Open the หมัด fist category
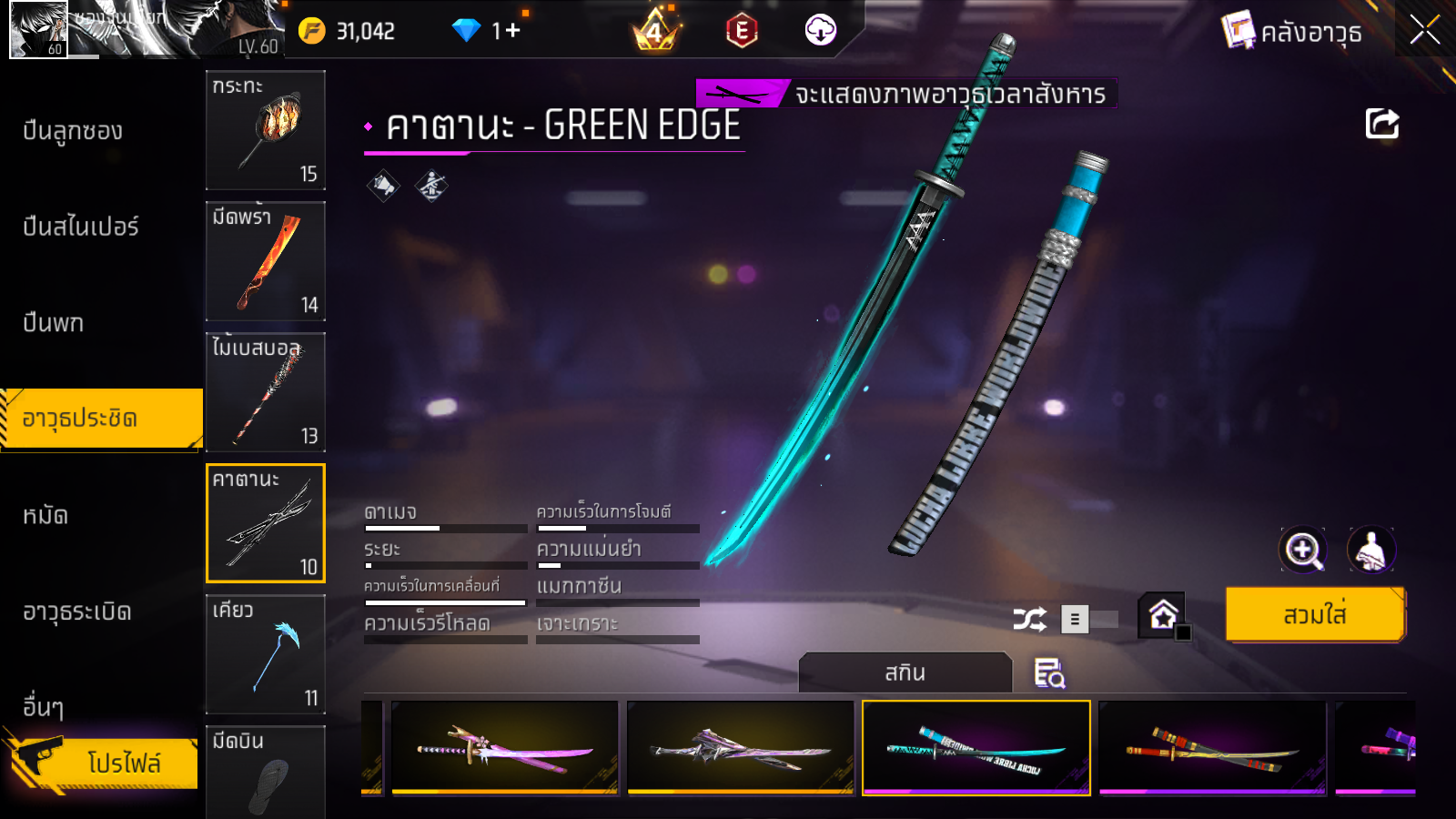The height and width of the screenshot is (819, 1456). (x=45, y=516)
